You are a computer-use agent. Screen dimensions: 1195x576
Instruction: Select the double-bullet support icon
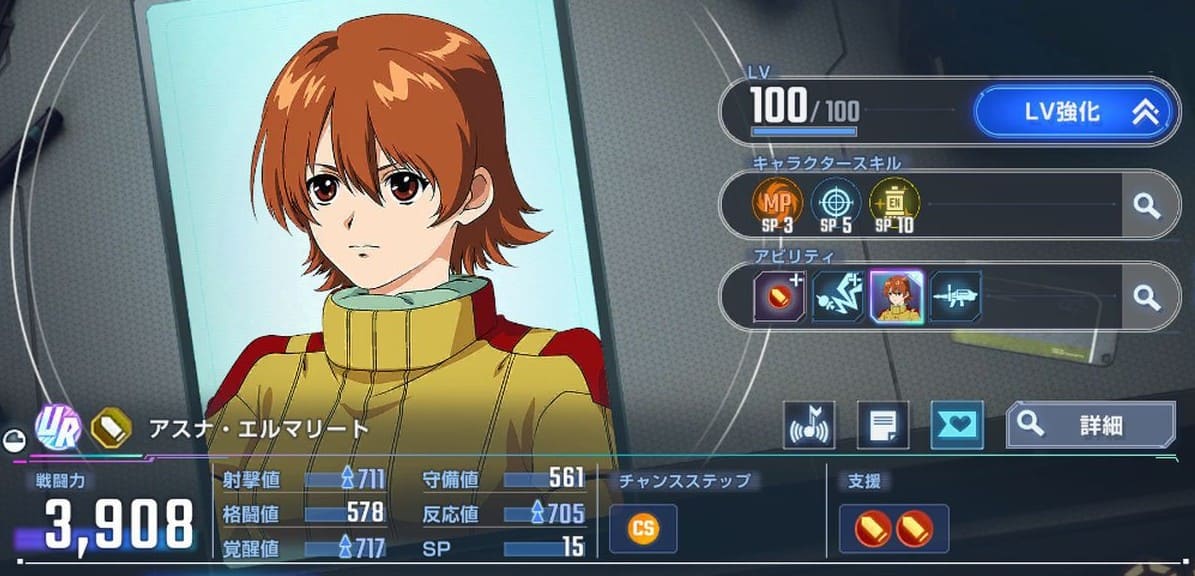point(893,529)
